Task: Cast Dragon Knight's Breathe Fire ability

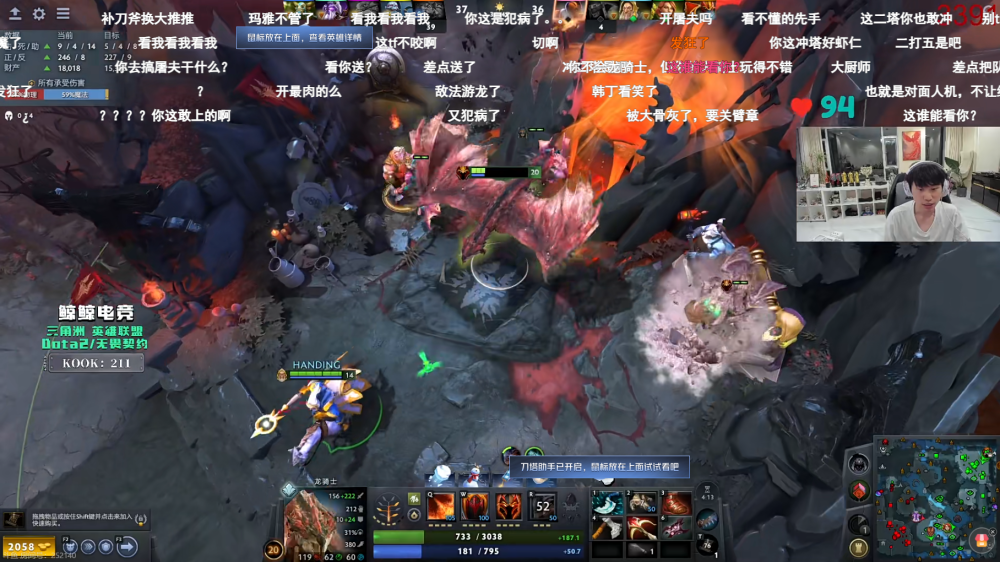Action: (x=440, y=506)
